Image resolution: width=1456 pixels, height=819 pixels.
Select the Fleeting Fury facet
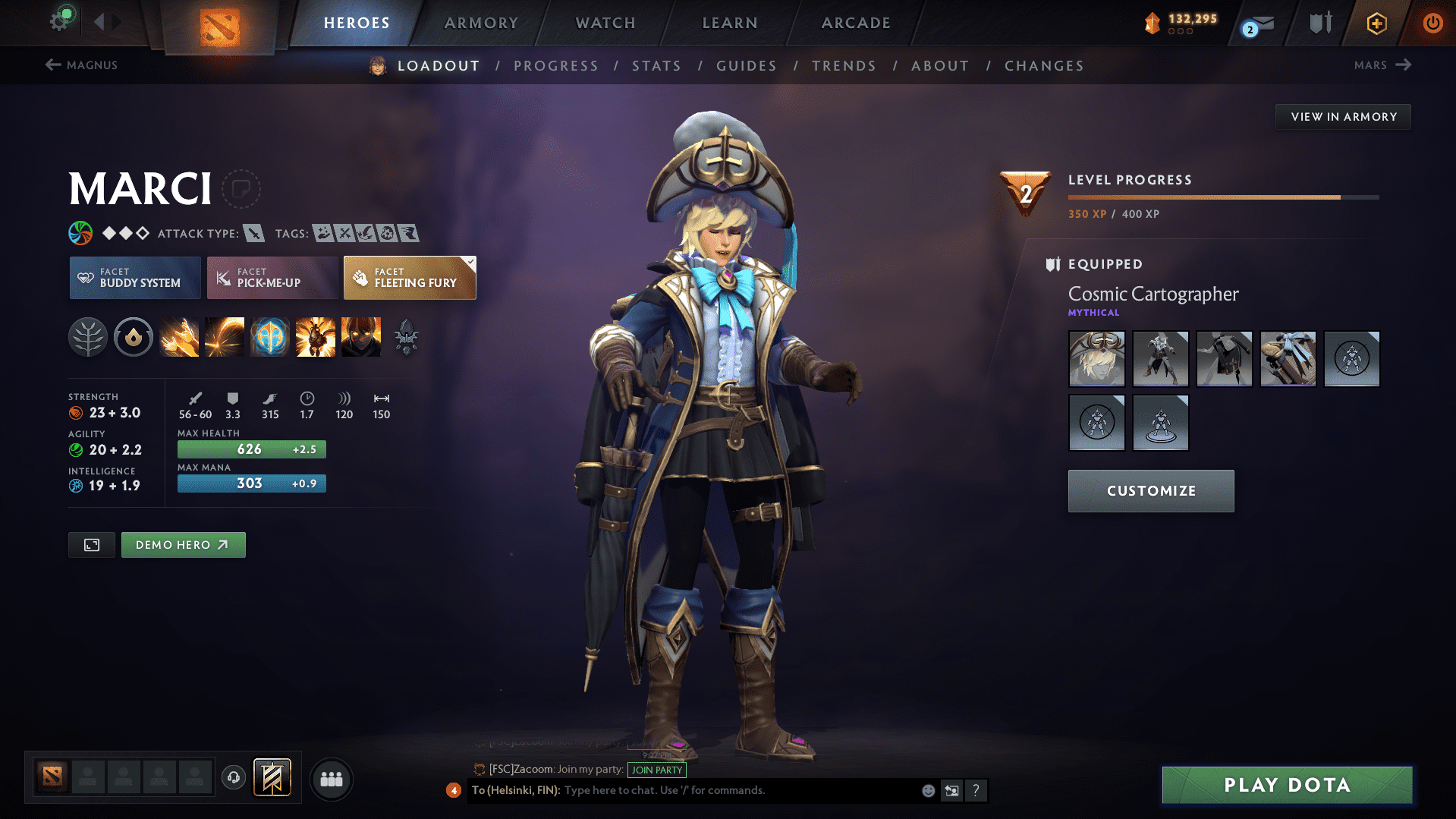point(410,278)
